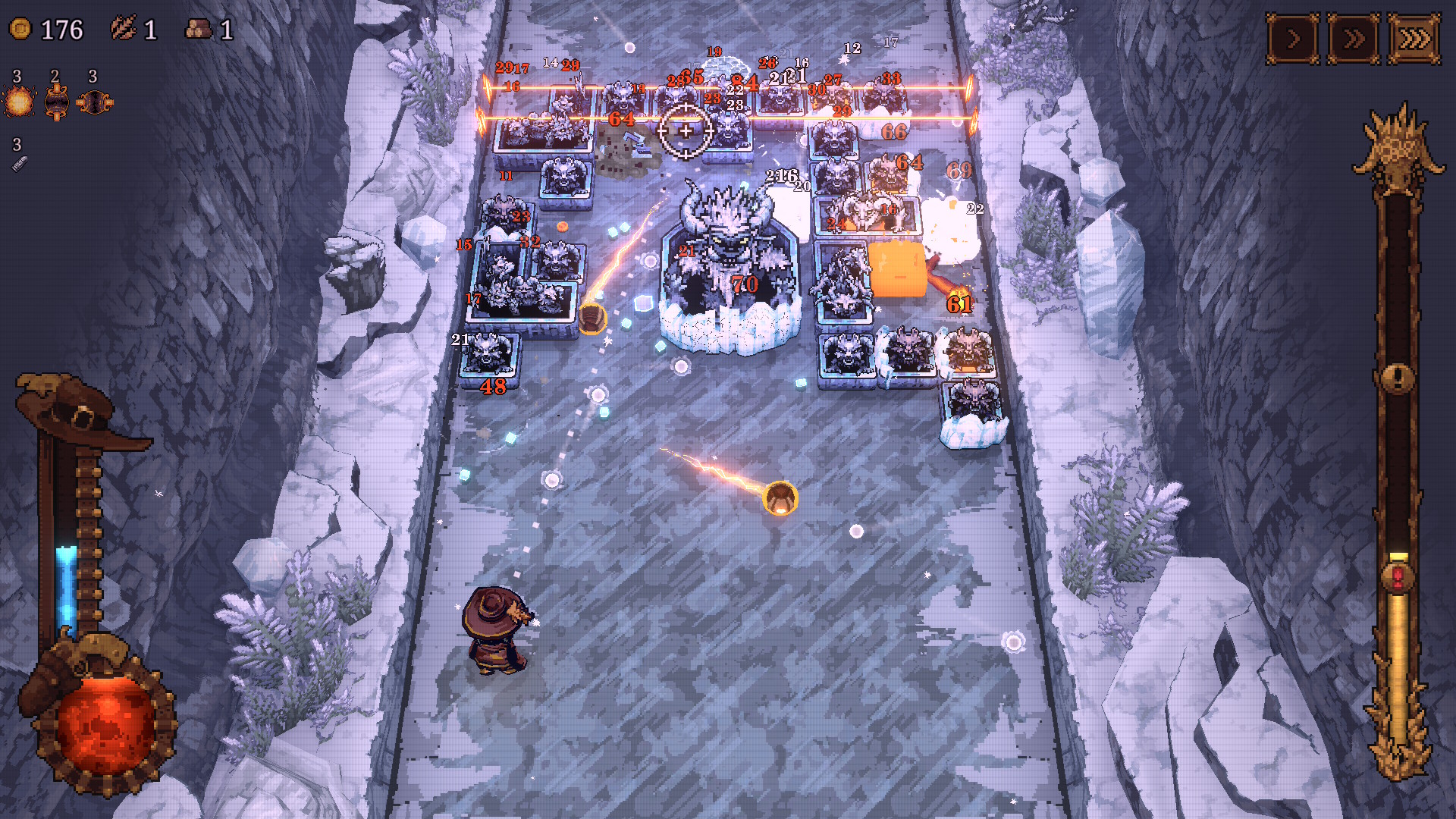Select the horizontal laser ball icon

95,102
